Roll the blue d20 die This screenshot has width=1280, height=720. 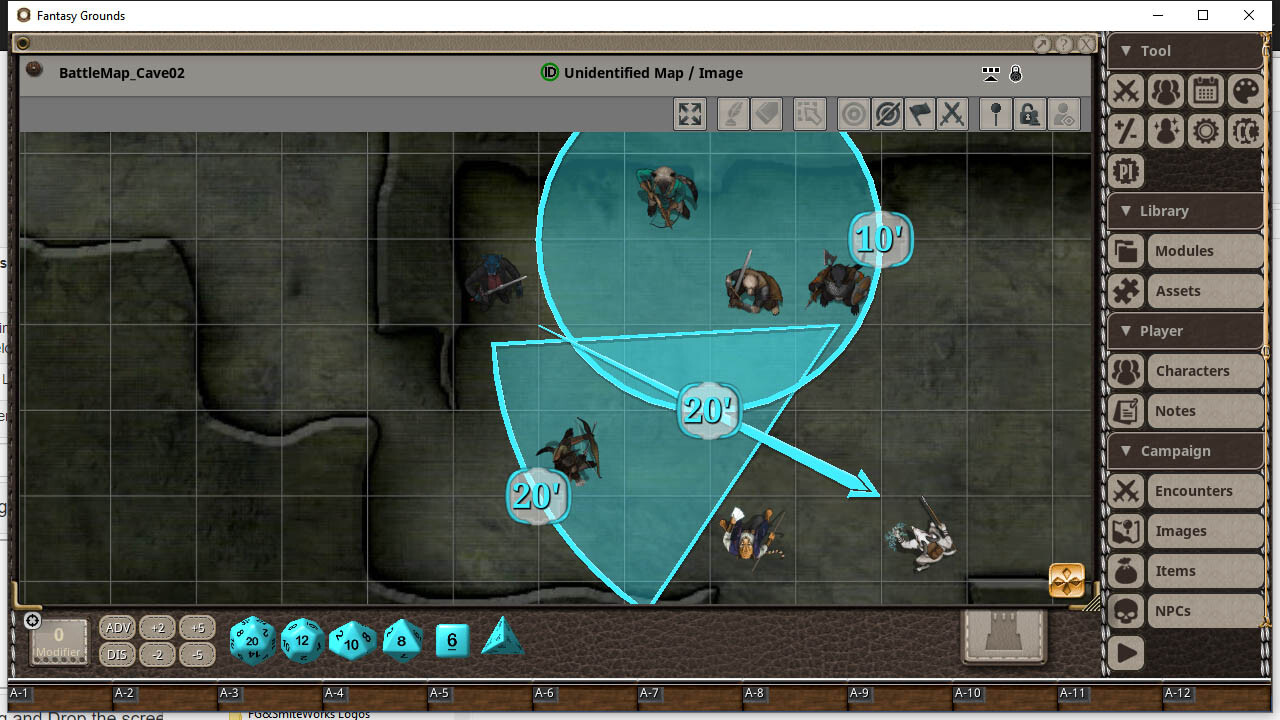click(252, 641)
